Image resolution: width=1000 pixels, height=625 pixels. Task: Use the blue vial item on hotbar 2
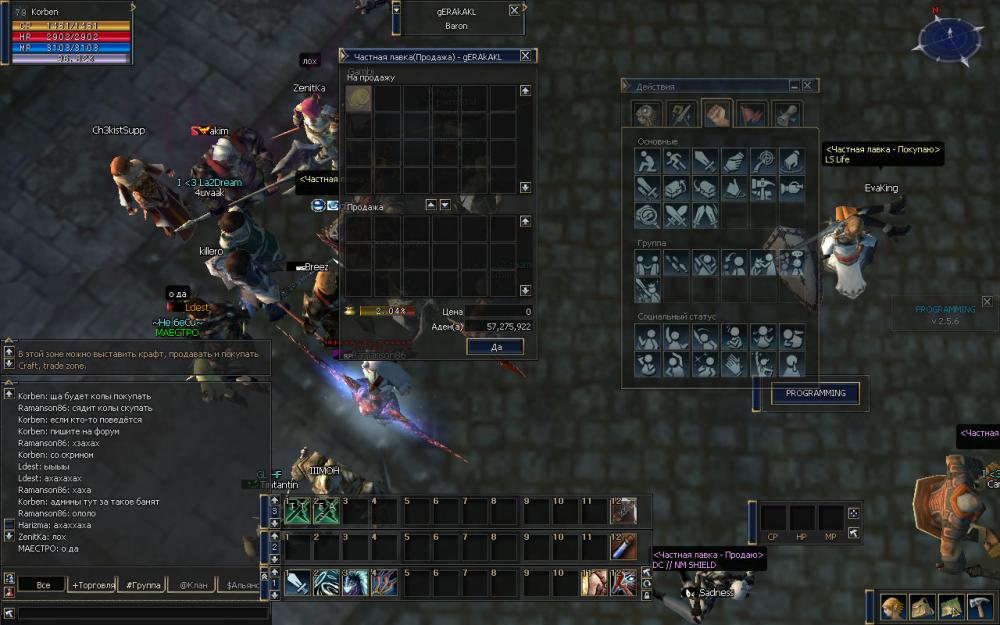click(624, 547)
